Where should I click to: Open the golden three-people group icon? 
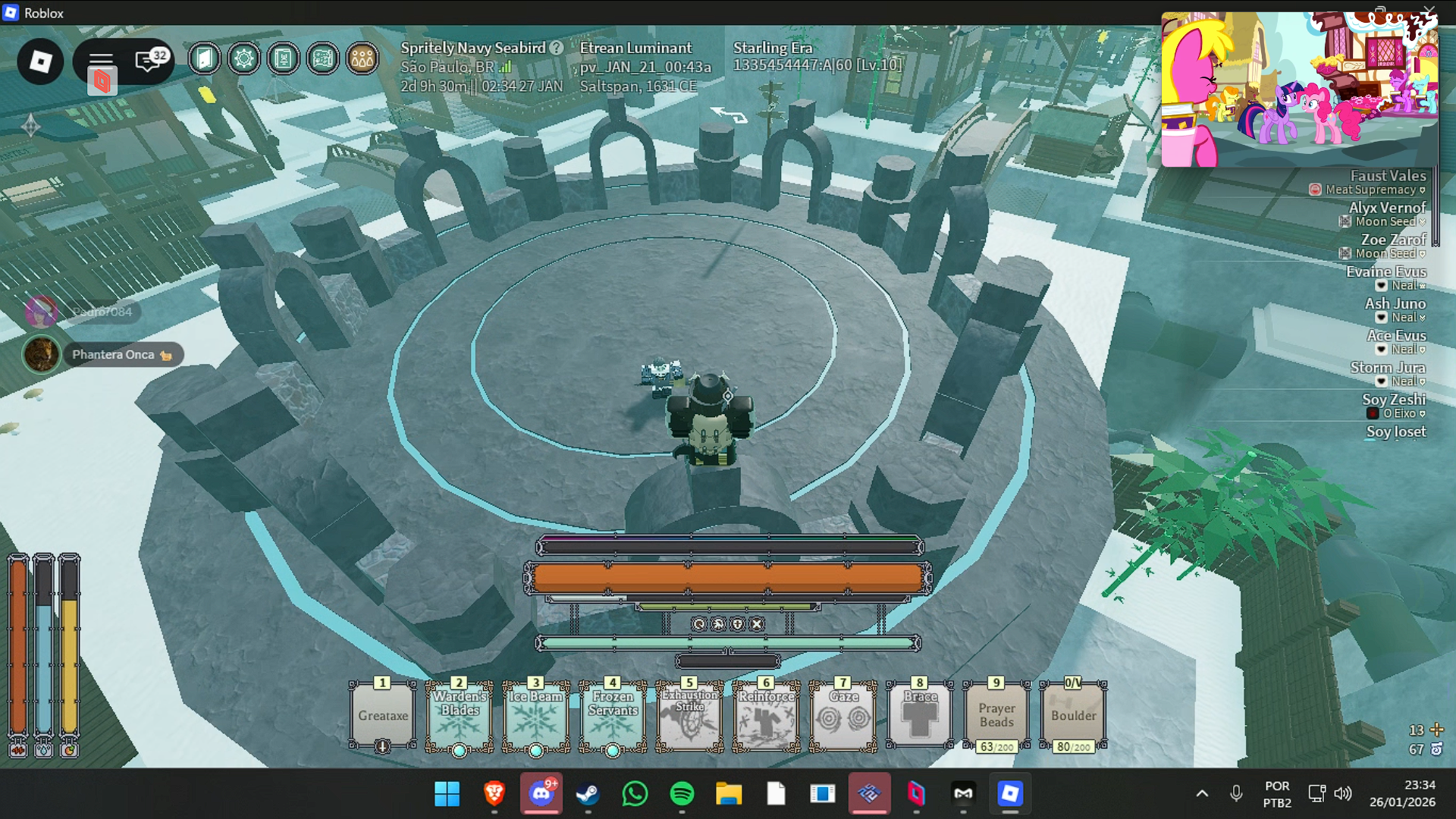pyautogui.click(x=362, y=58)
